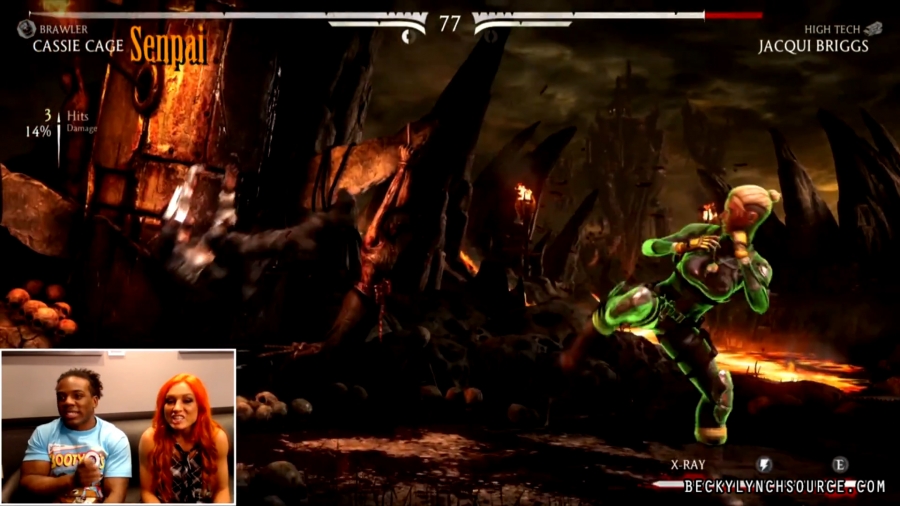Click the webcam picture-in-picture overlay
The height and width of the screenshot is (506, 900).
(x=118, y=426)
